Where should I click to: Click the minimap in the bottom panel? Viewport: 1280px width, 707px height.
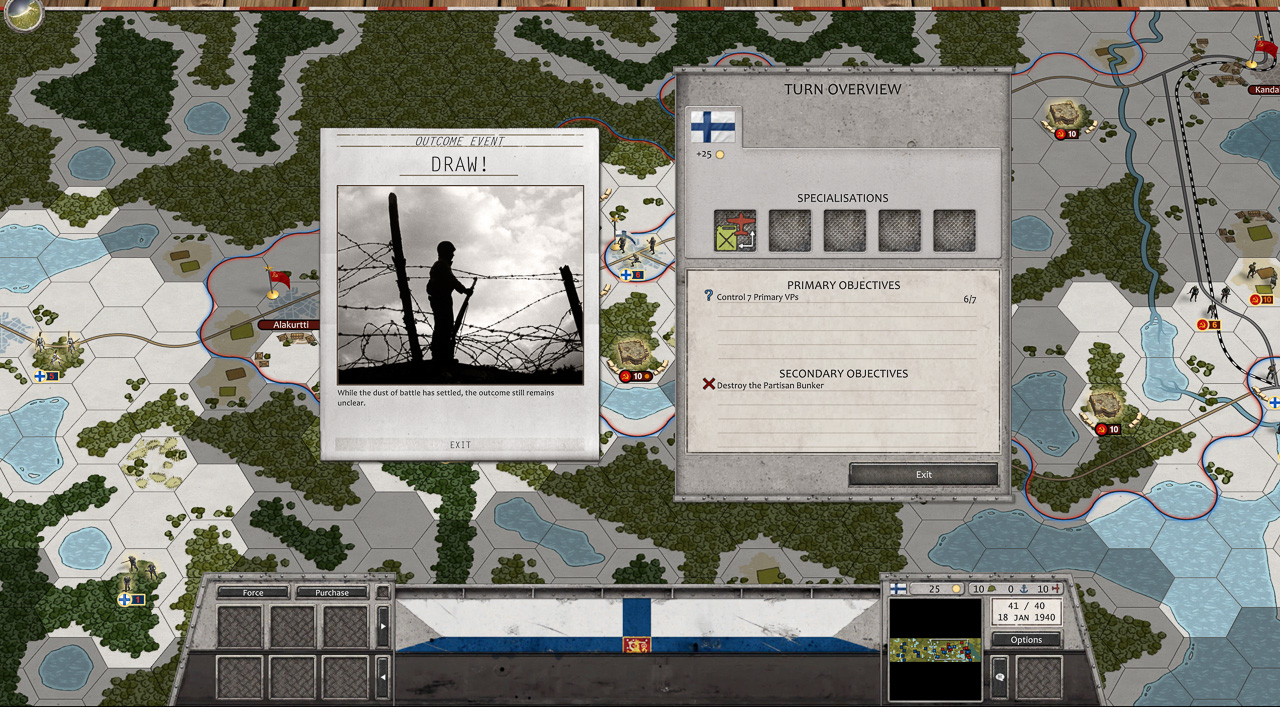(935, 648)
